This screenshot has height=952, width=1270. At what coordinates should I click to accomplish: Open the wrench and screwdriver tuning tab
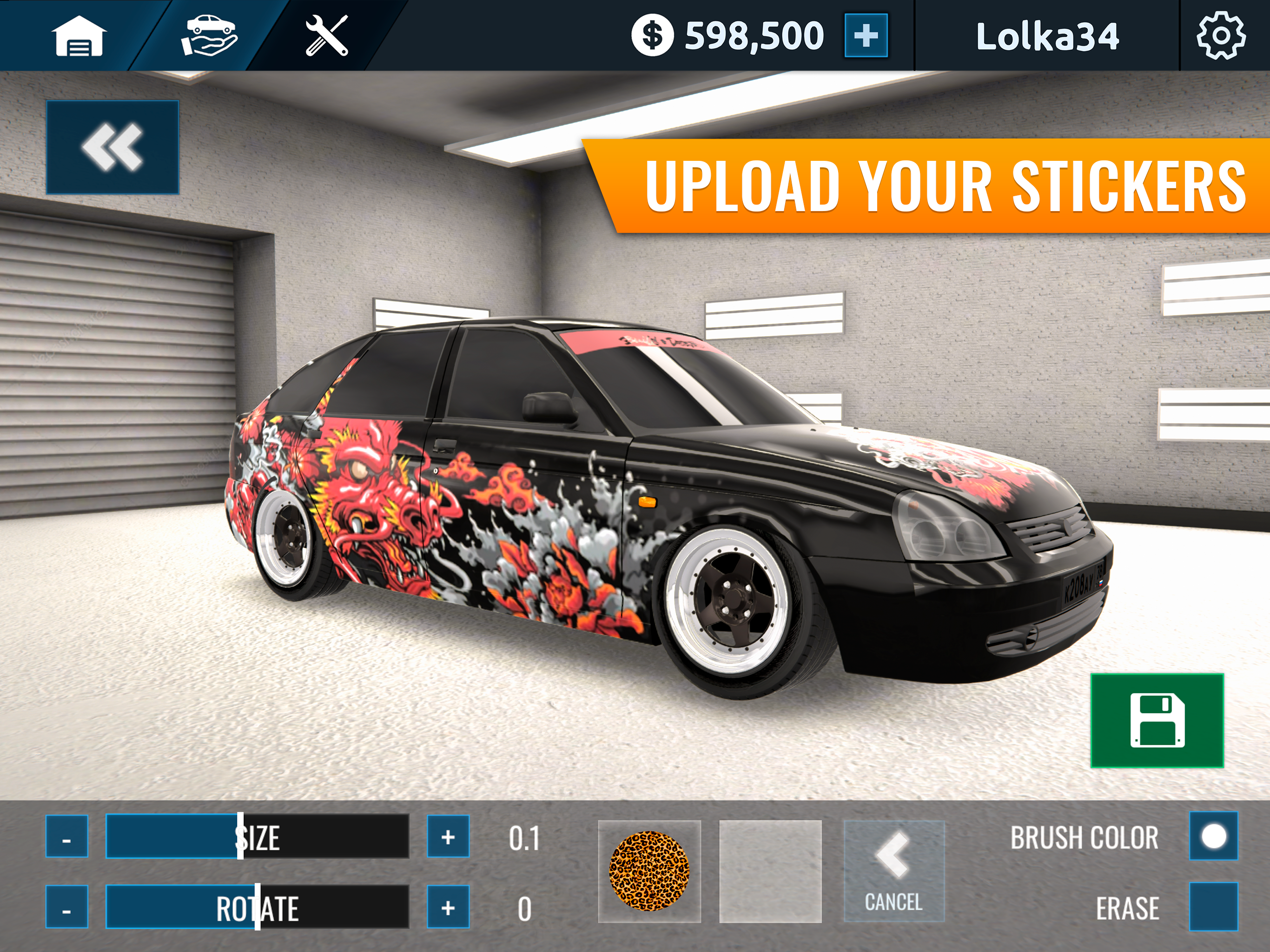pos(327,36)
